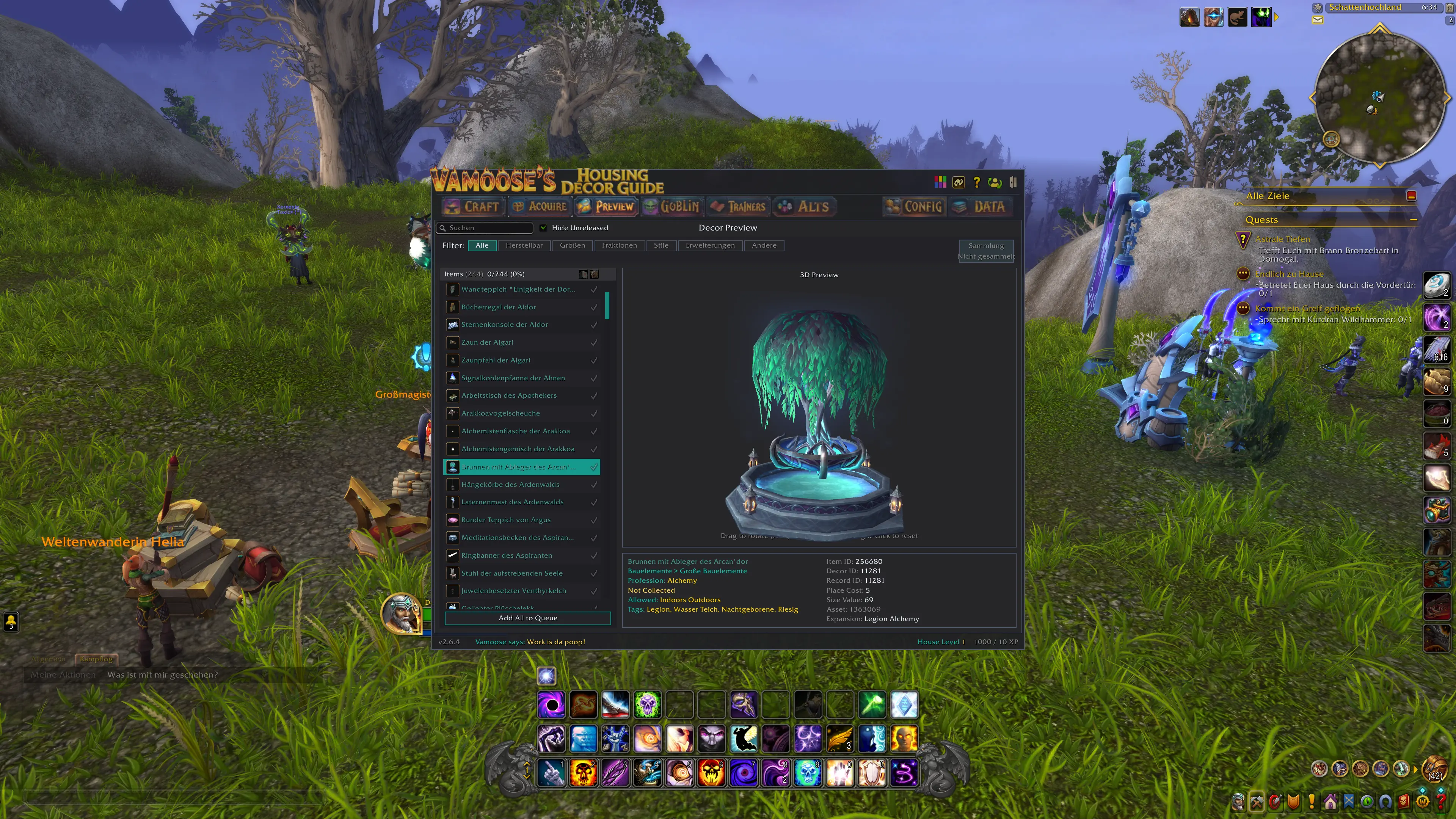This screenshot has width=1456, height=819.
Task: Click Add All to Queue
Action: point(527,618)
